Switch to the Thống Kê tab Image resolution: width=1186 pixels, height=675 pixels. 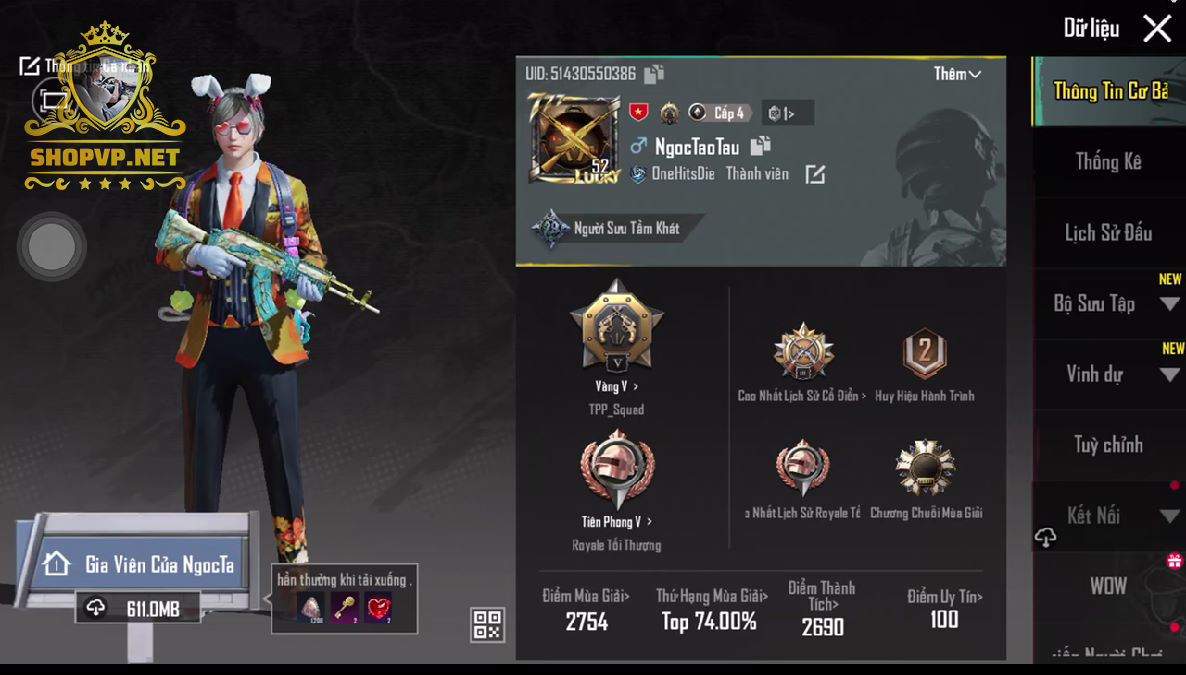(x=1108, y=162)
